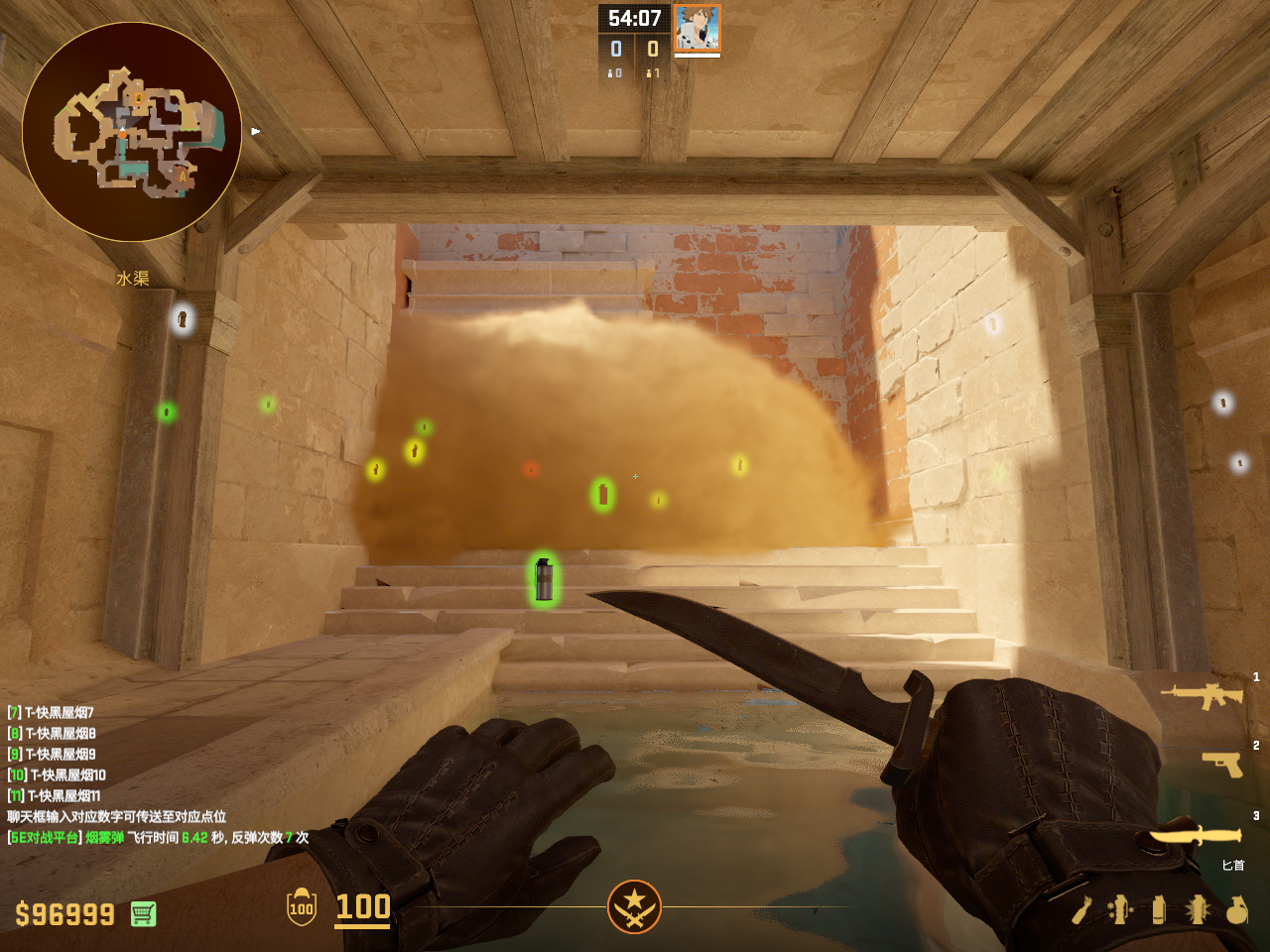Select the molotov cocktail icon
Viewport: 1270px width, 952px height.
click(1081, 909)
